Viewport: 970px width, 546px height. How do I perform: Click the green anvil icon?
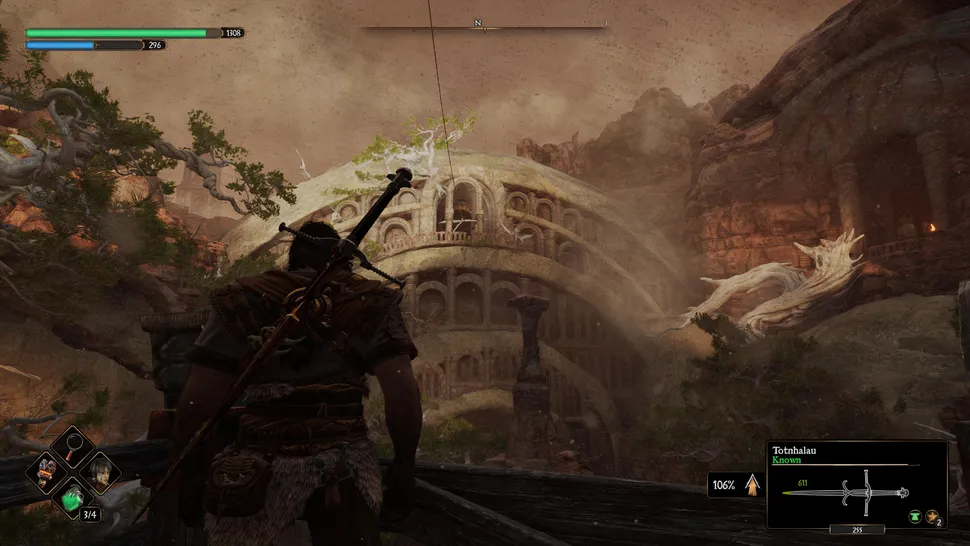click(x=914, y=516)
